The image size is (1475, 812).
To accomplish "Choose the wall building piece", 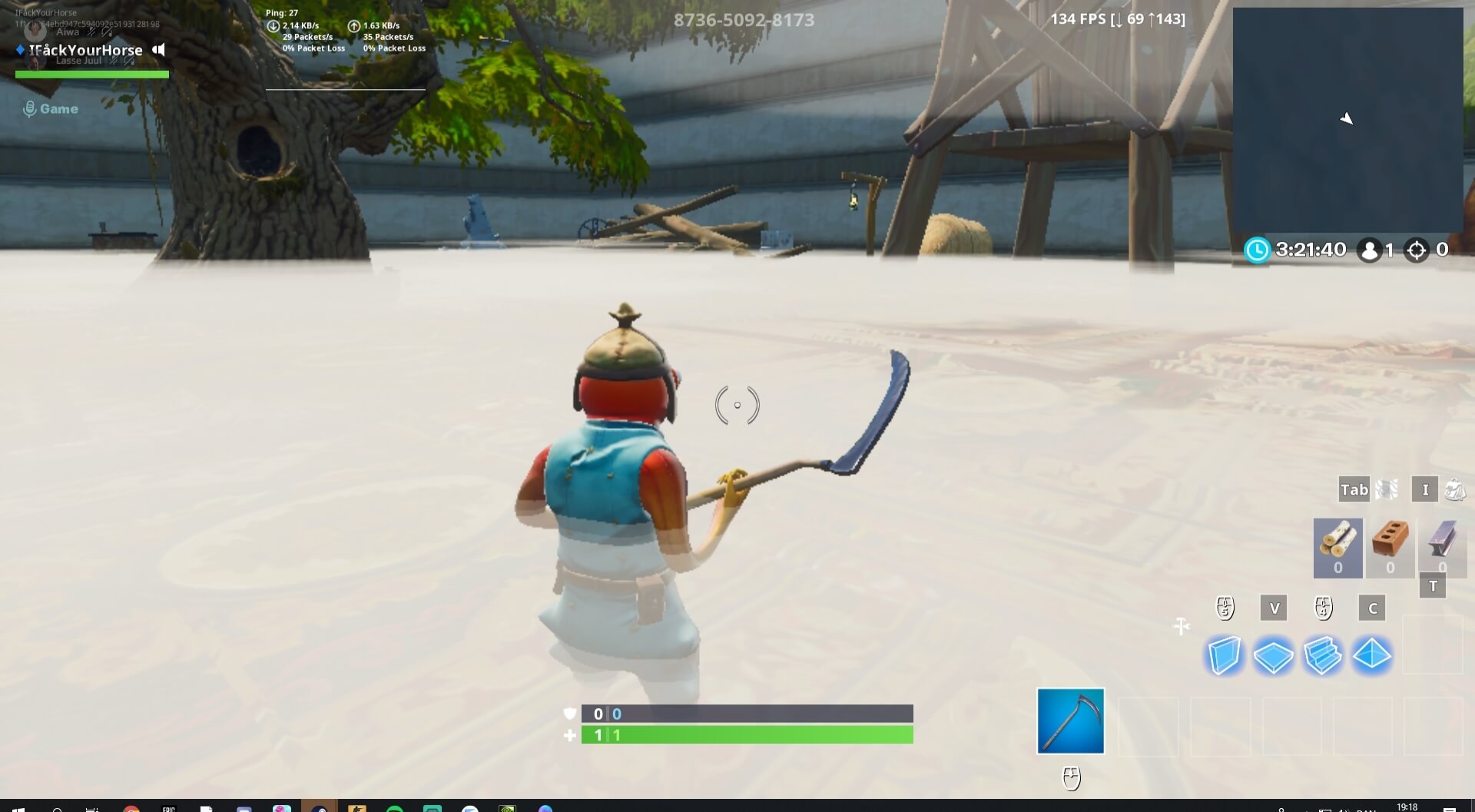I will click(1224, 656).
